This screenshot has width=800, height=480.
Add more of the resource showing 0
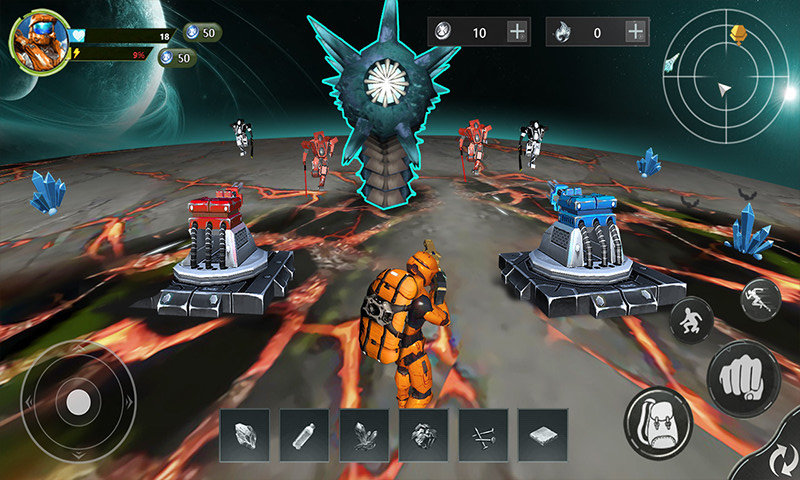pos(634,32)
